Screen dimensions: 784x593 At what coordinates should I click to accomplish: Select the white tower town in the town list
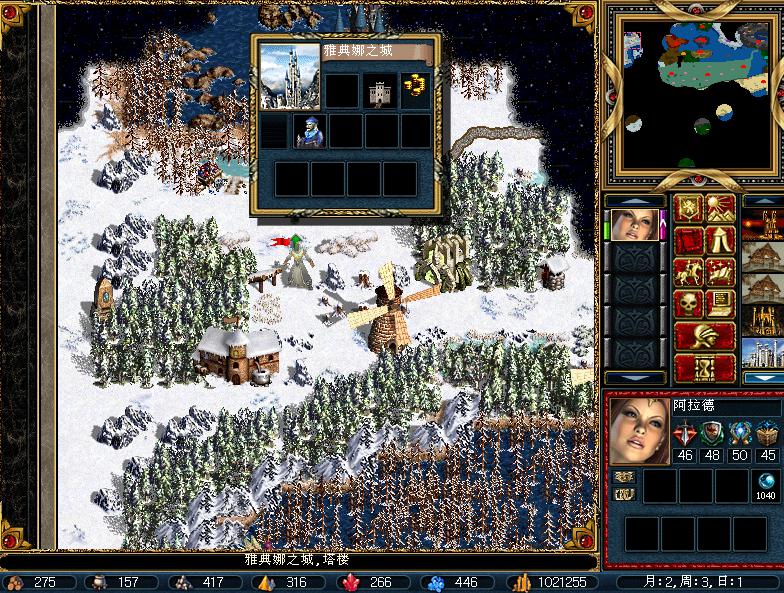(763, 353)
